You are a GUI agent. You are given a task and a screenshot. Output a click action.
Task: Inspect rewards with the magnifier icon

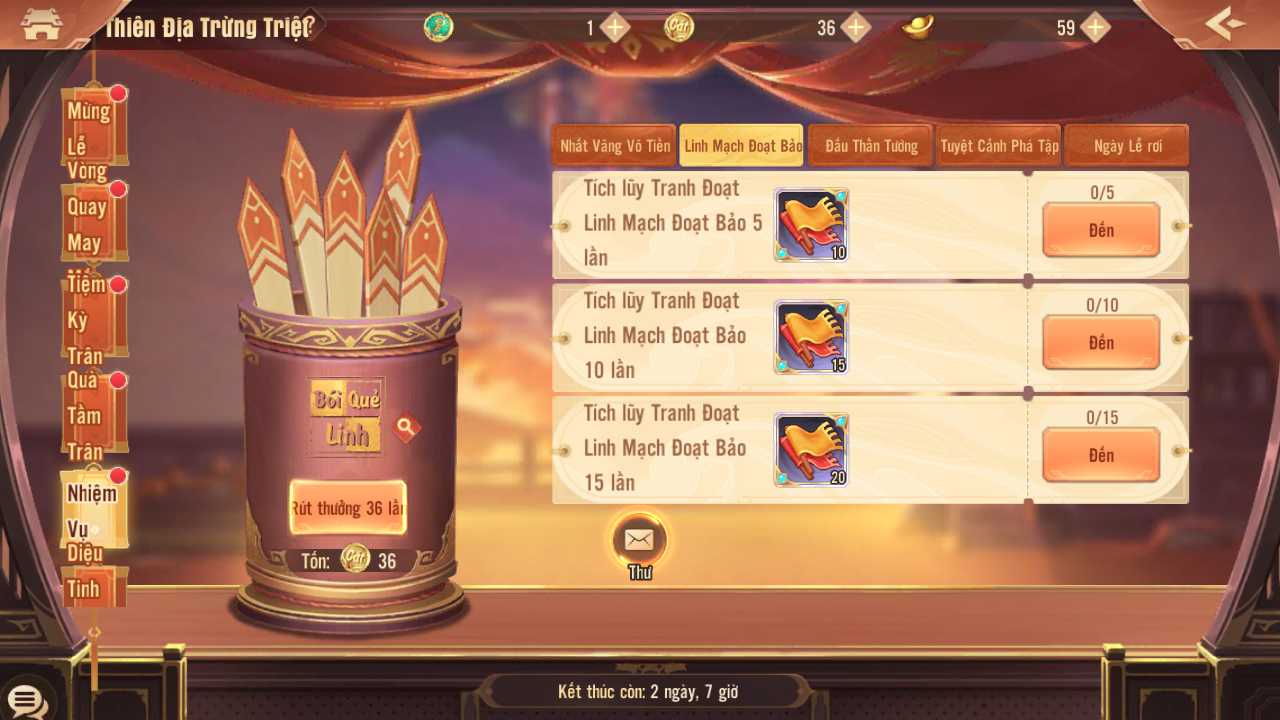click(405, 428)
